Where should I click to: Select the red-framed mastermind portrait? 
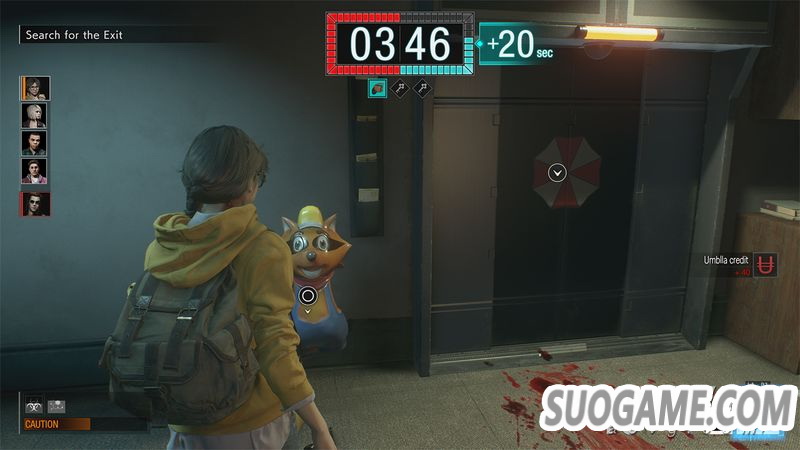[x=34, y=204]
